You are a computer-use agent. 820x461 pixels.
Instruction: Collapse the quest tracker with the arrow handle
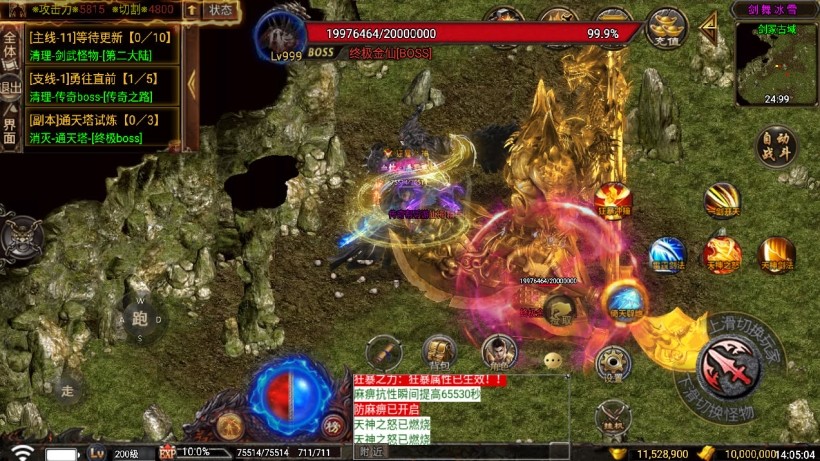tap(191, 83)
